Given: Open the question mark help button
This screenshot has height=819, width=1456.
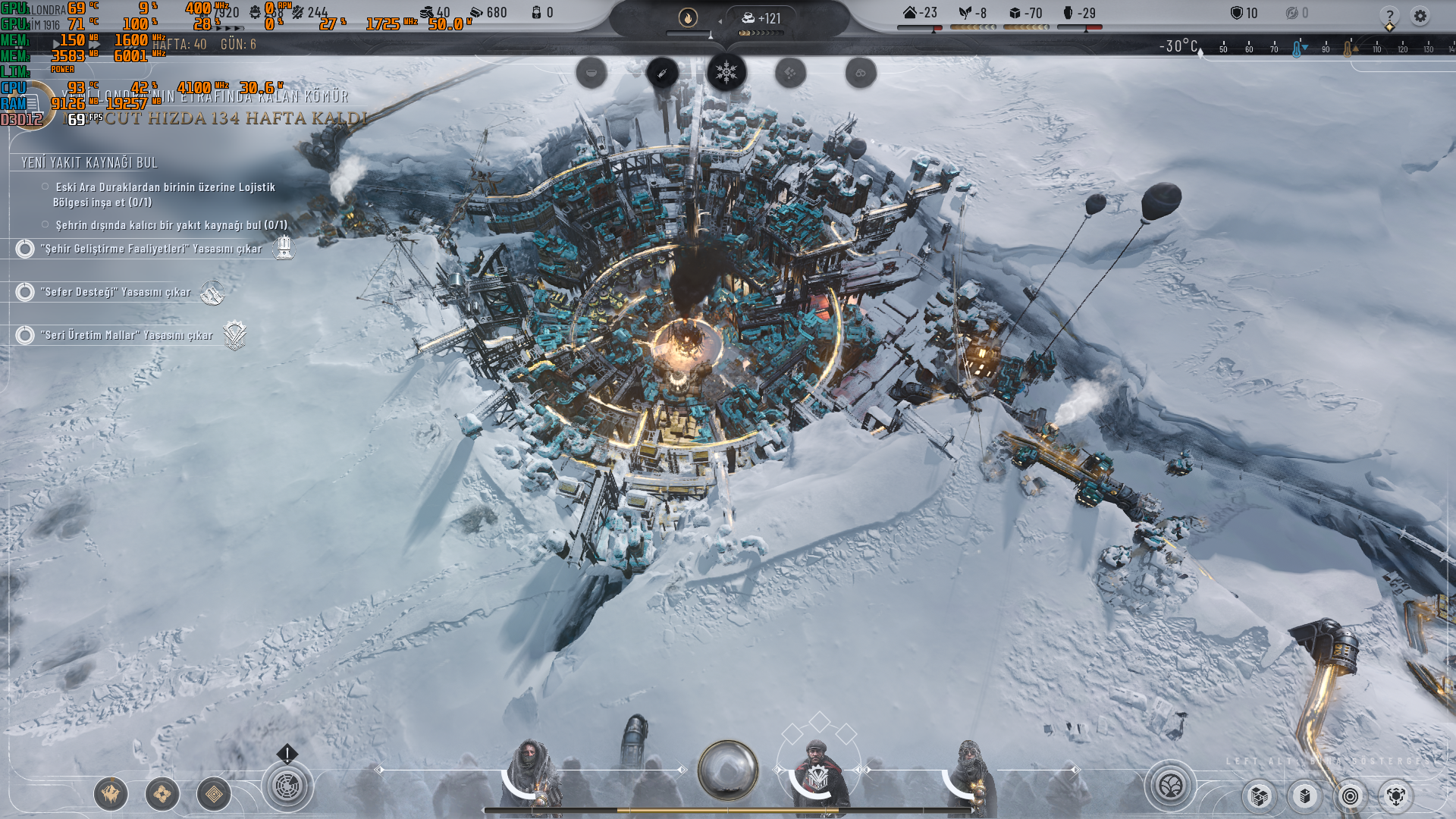Looking at the screenshot, I should (x=1389, y=15).
